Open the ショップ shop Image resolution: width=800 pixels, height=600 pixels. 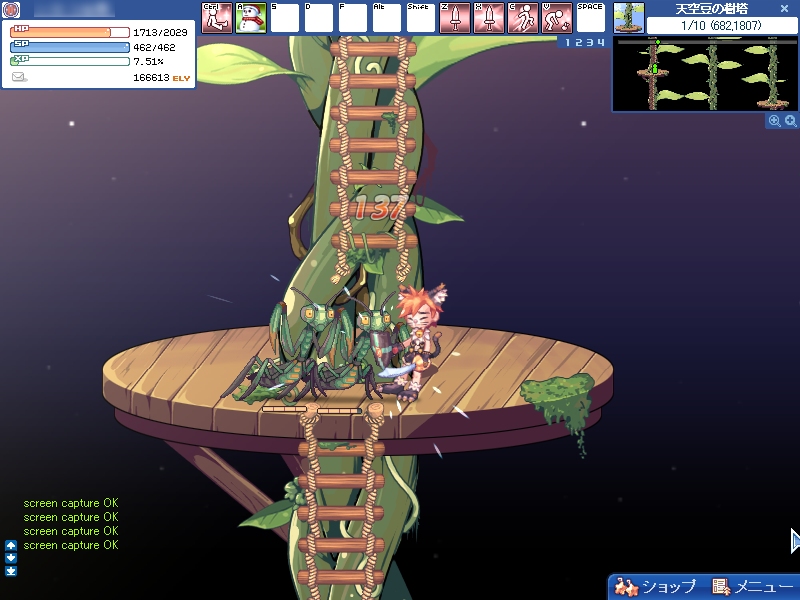click(657, 586)
